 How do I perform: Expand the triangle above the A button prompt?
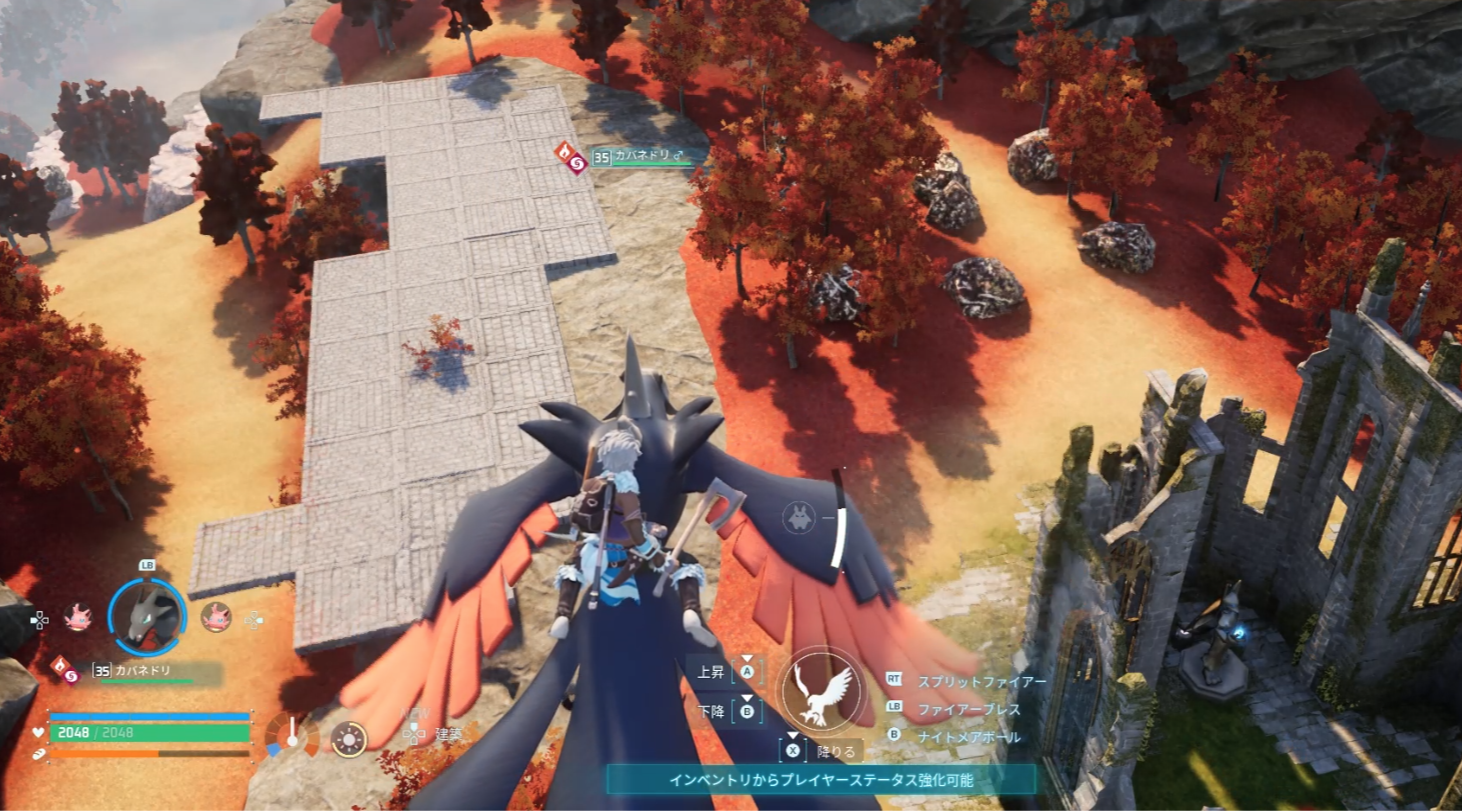click(x=748, y=658)
